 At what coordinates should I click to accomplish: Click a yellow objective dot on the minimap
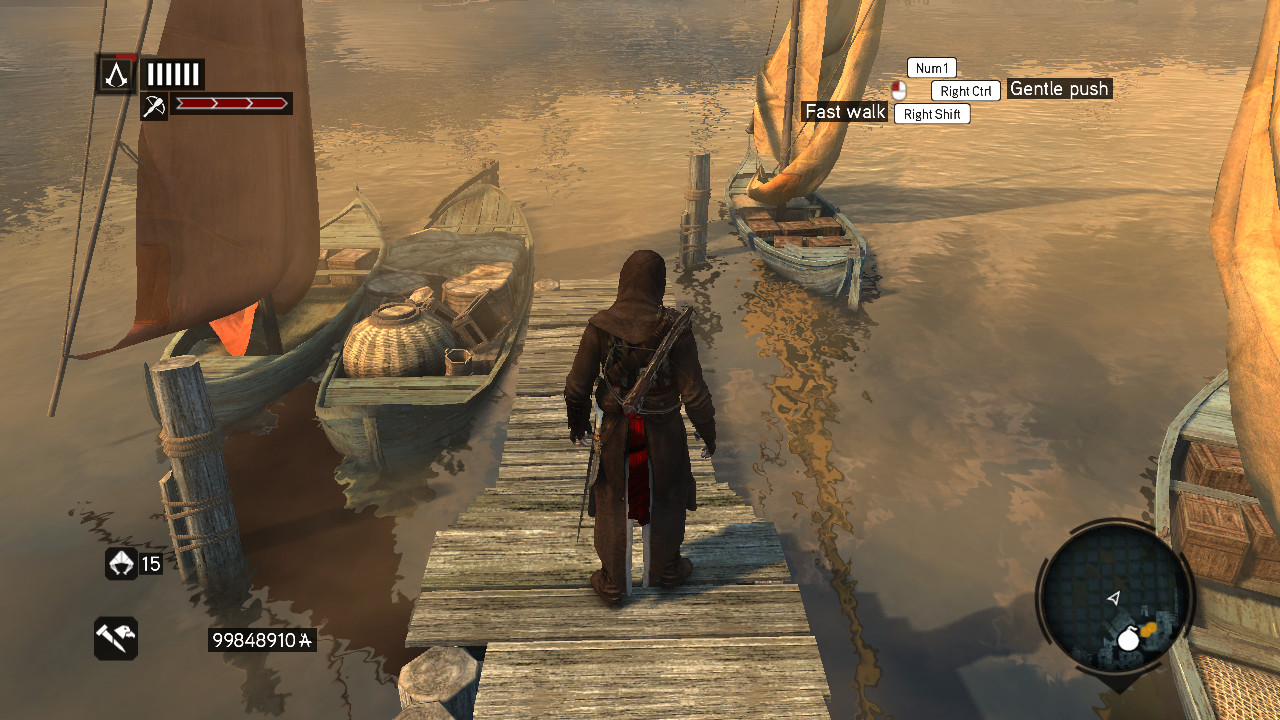click(x=1150, y=628)
